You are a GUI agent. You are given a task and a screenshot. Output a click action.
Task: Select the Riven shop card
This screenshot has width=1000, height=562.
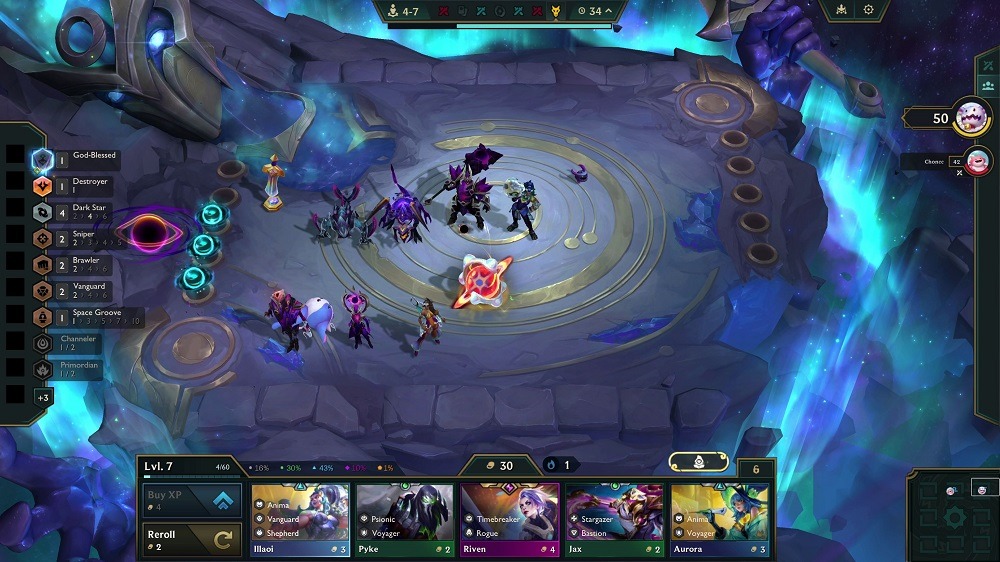tap(510, 520)
